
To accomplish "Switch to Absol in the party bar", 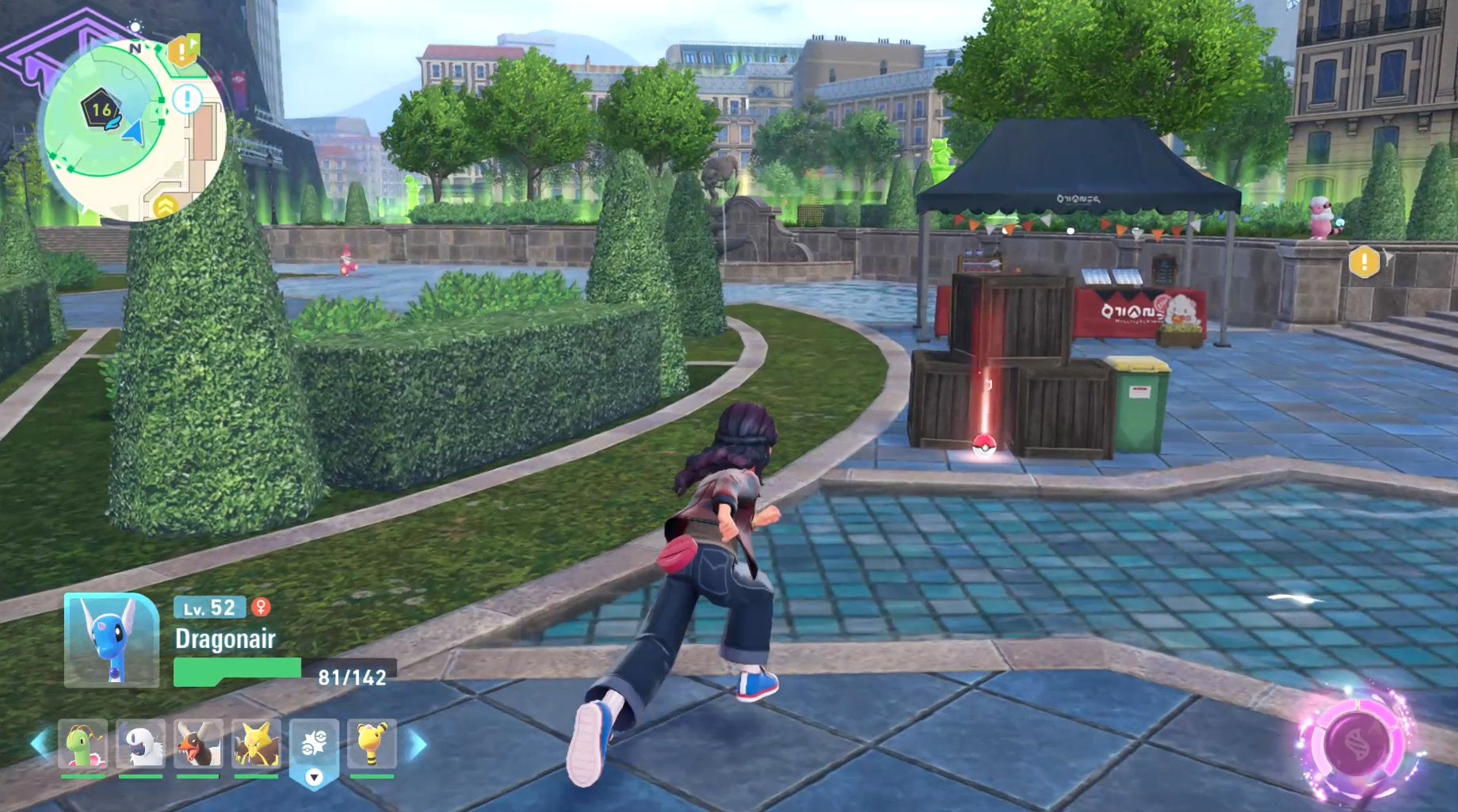I will coord(141,745).
